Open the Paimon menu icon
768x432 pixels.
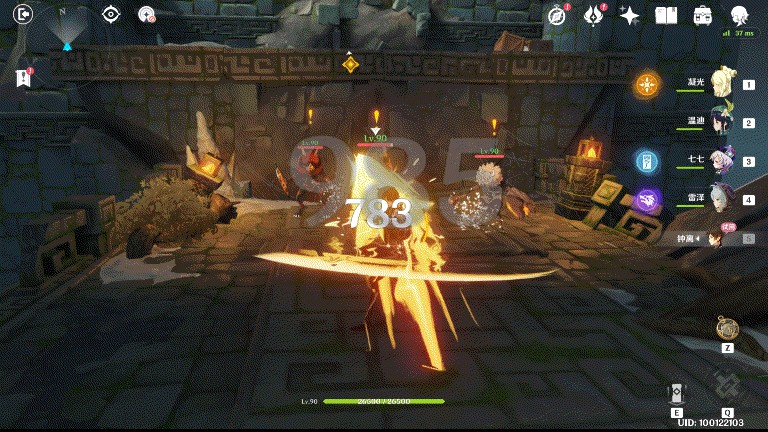pos(741,15)
